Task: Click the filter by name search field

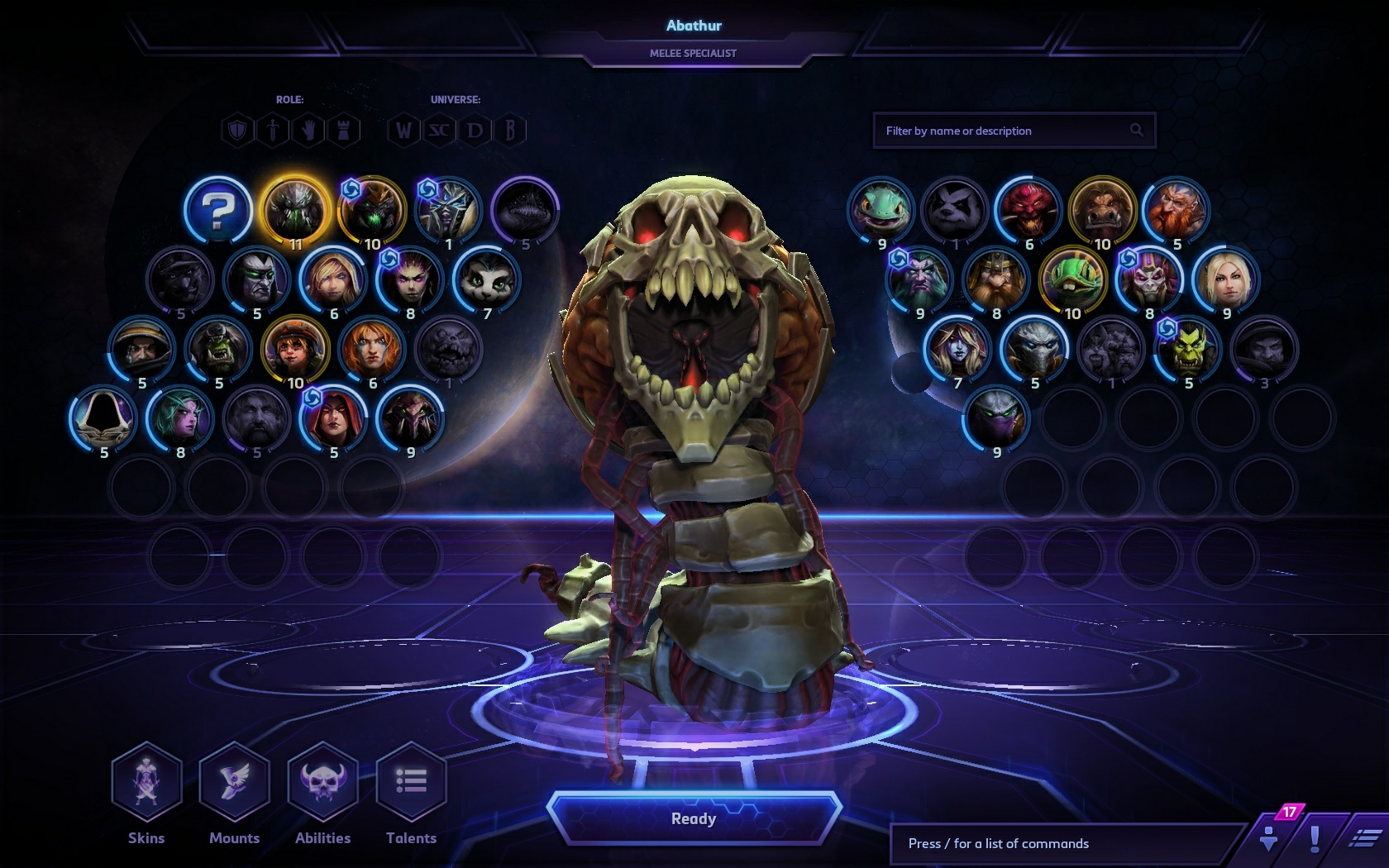Action: 992,130
